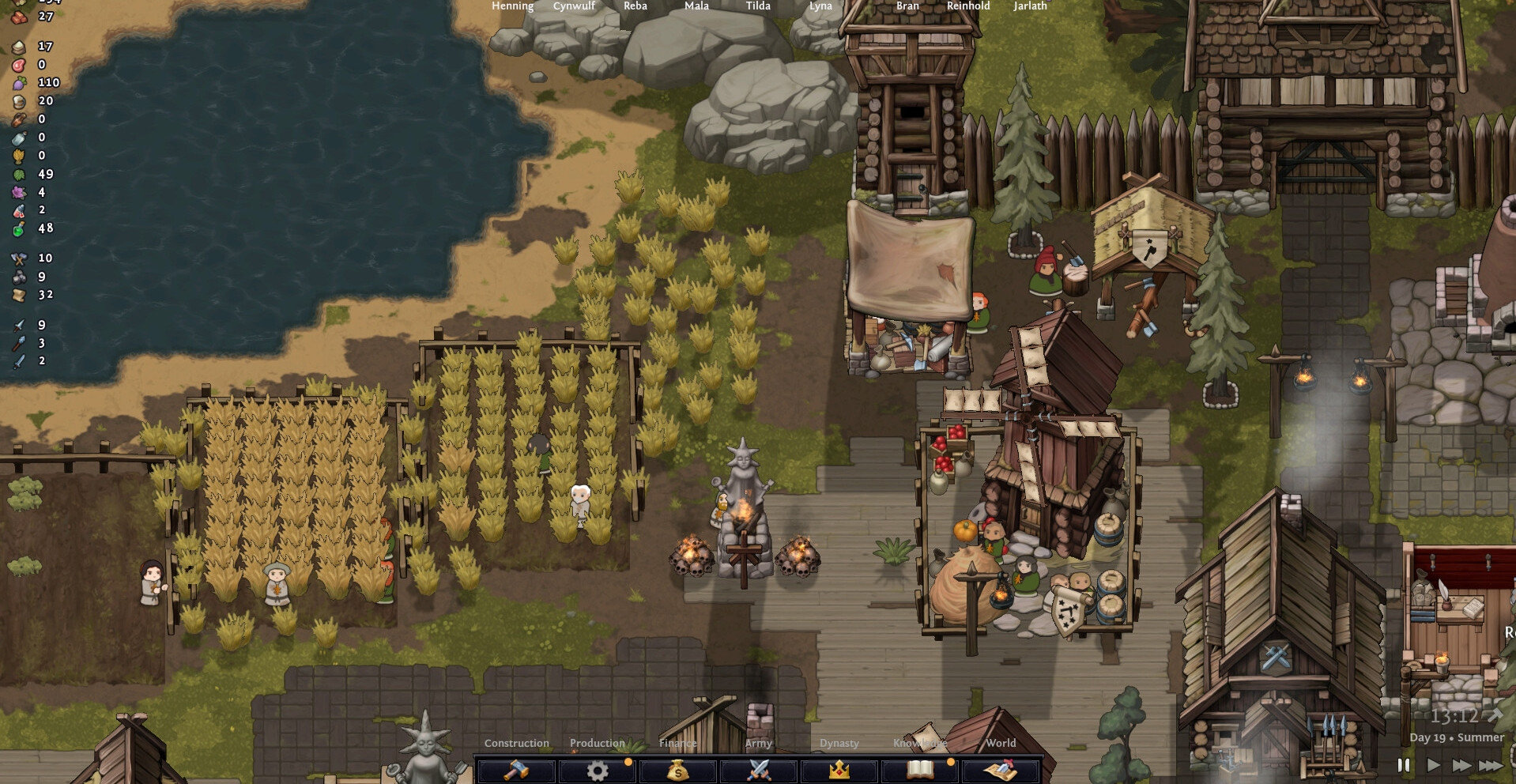Select settler Henning from the name list
The image size is (1516, 784).
512,6
